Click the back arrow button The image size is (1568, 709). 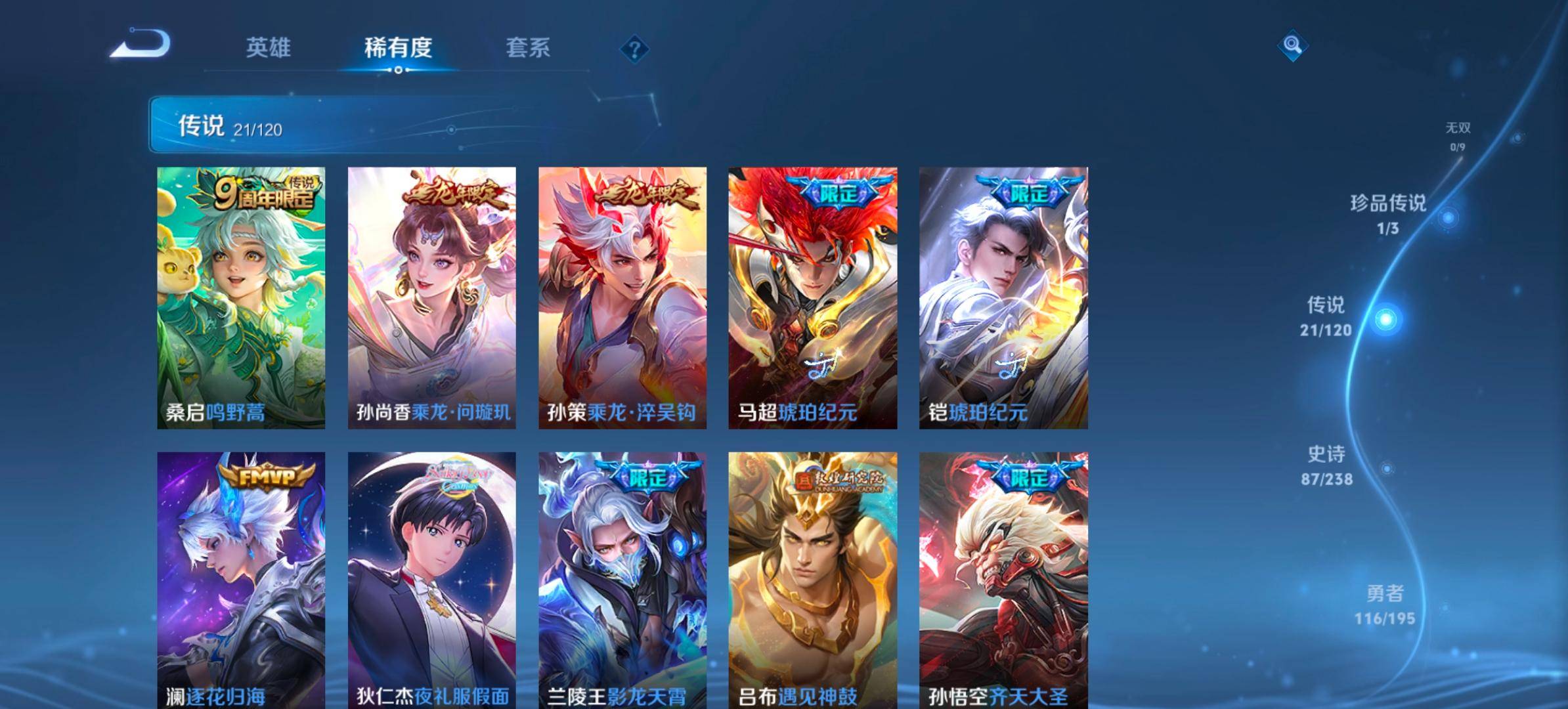pyautogui.click(x=141, y=45)
